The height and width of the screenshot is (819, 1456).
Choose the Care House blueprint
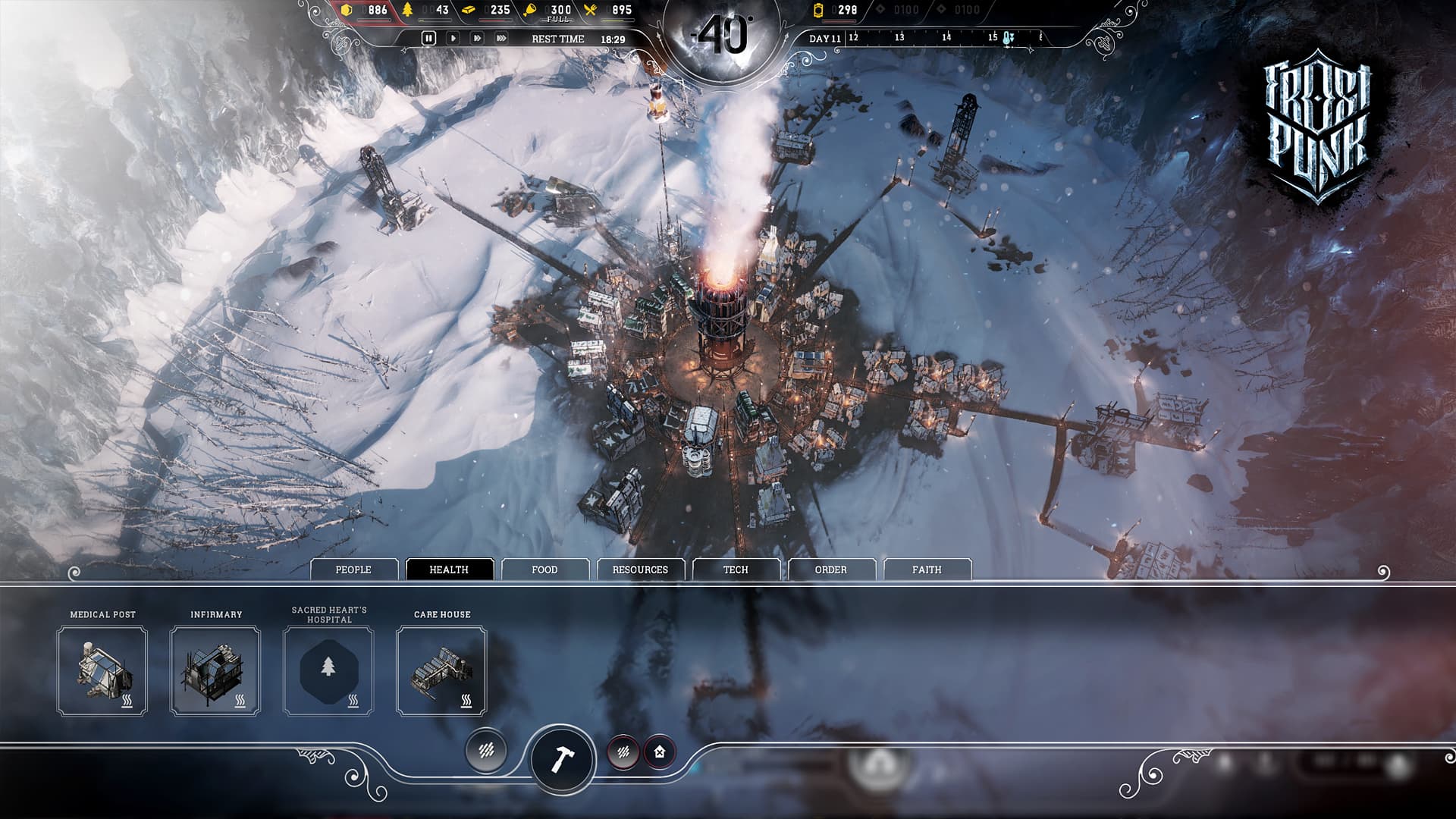(441, 672)
